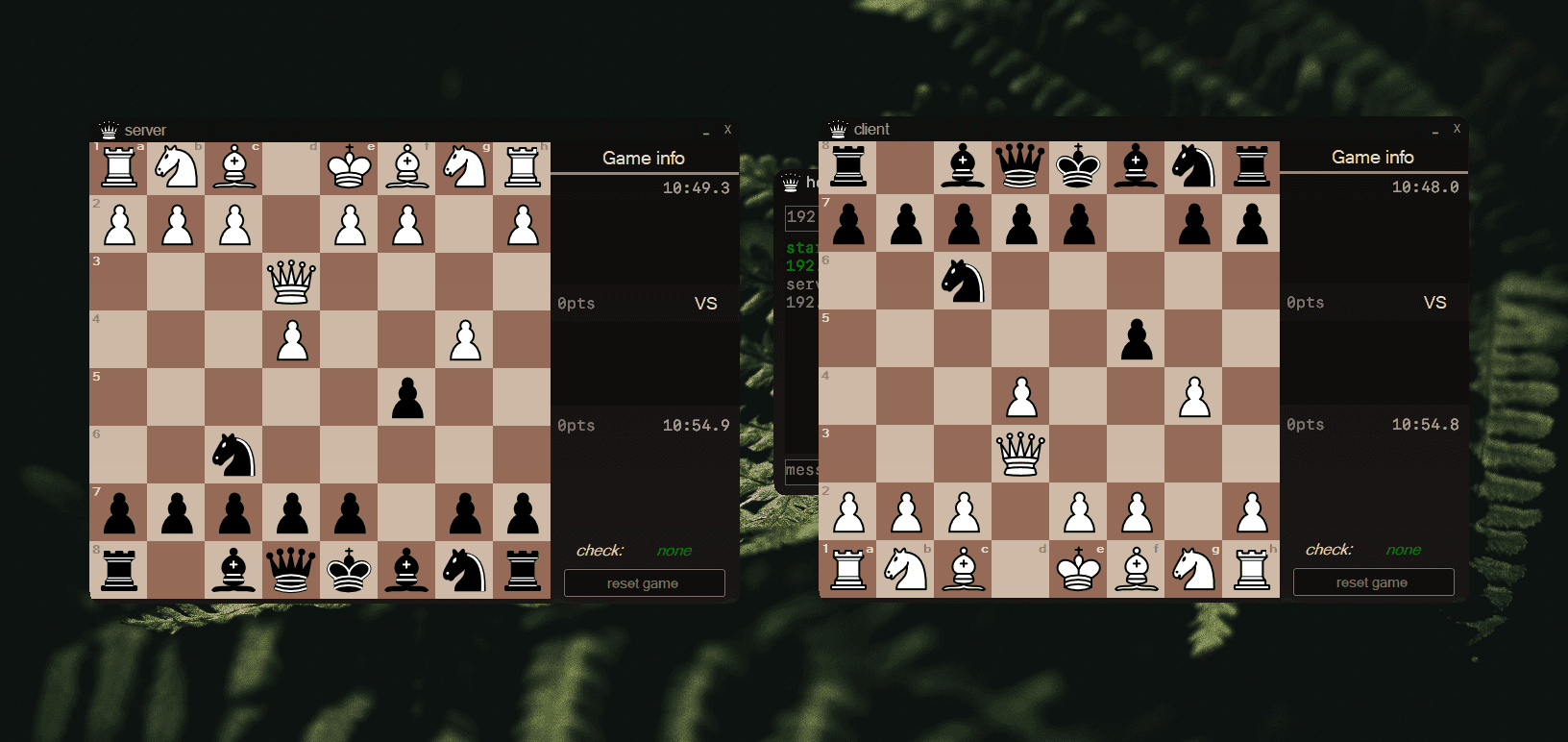1568x742 pixels.
Task: Select the white rook on h1 server board
Action: tap(522, 166)
